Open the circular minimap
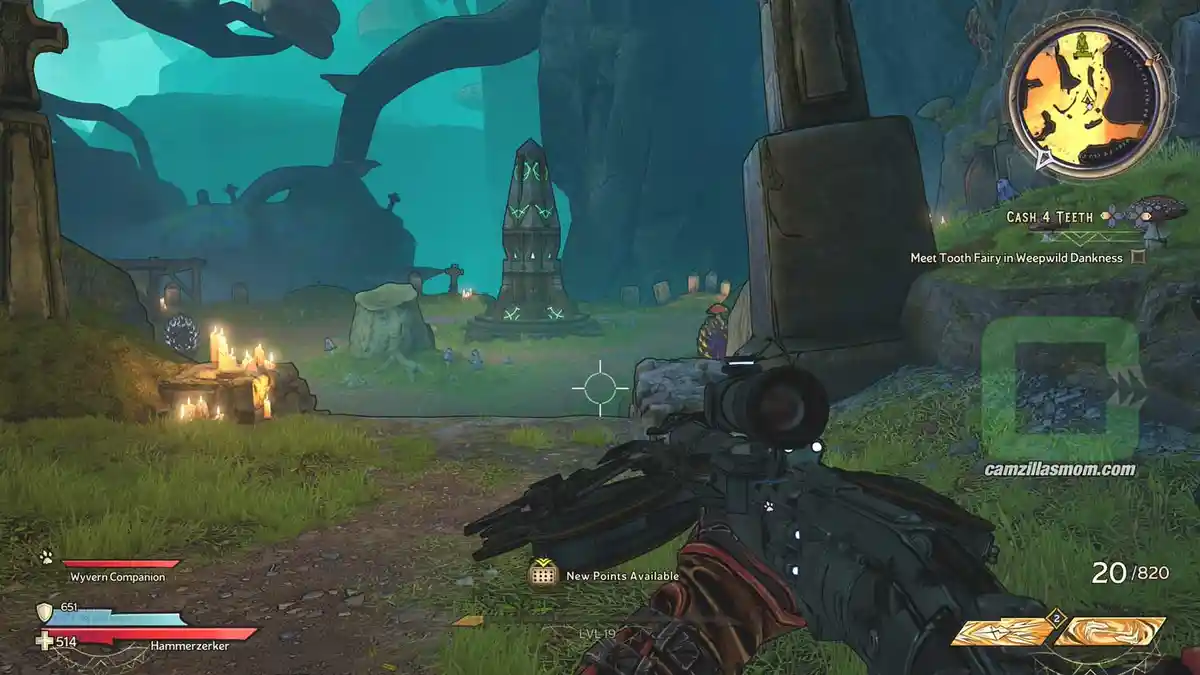The width and height of the screenshot is (1200, 675). pos(1087,97)
